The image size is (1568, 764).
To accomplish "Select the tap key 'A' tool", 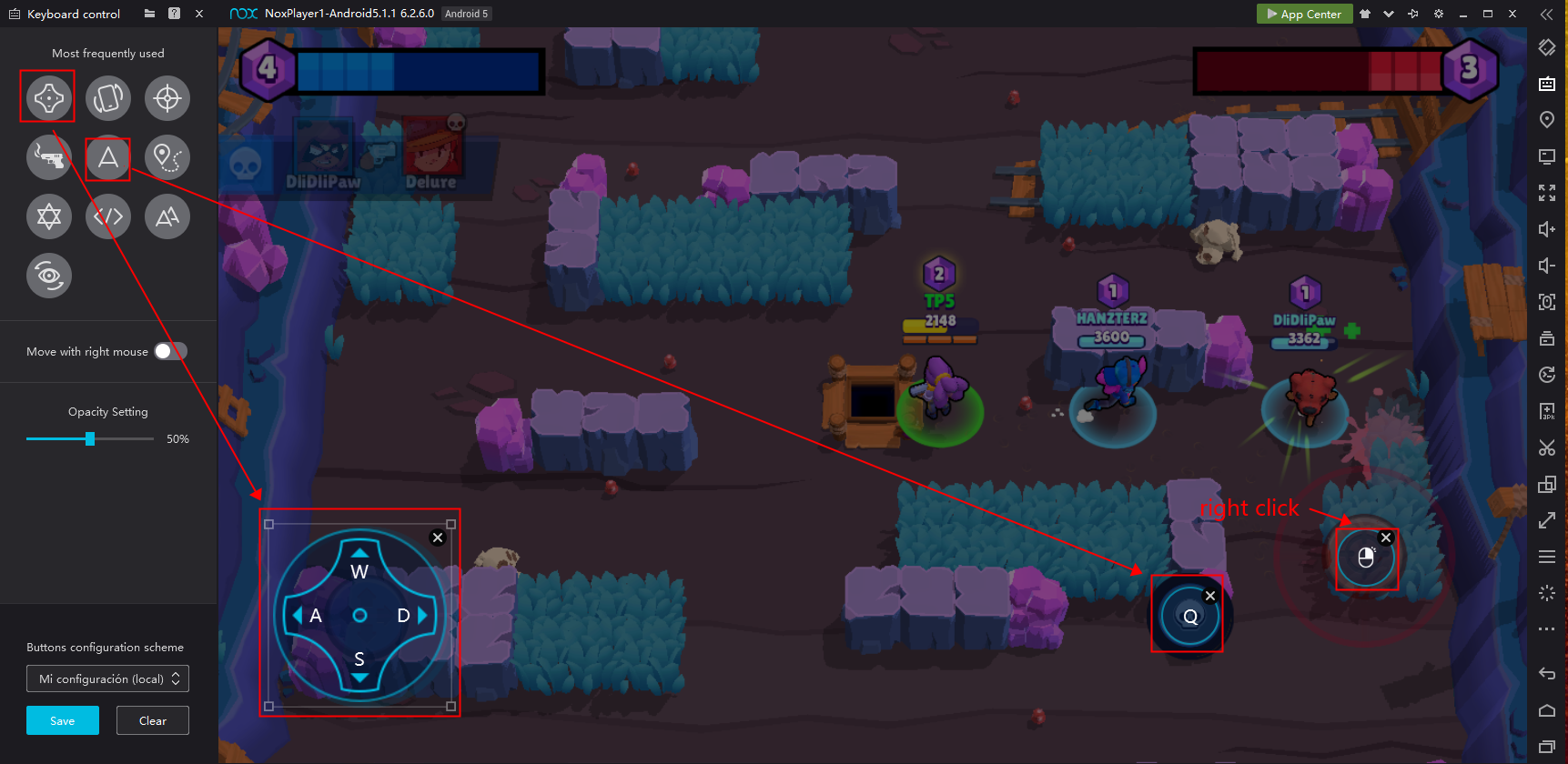I will [x=107, y=156].
